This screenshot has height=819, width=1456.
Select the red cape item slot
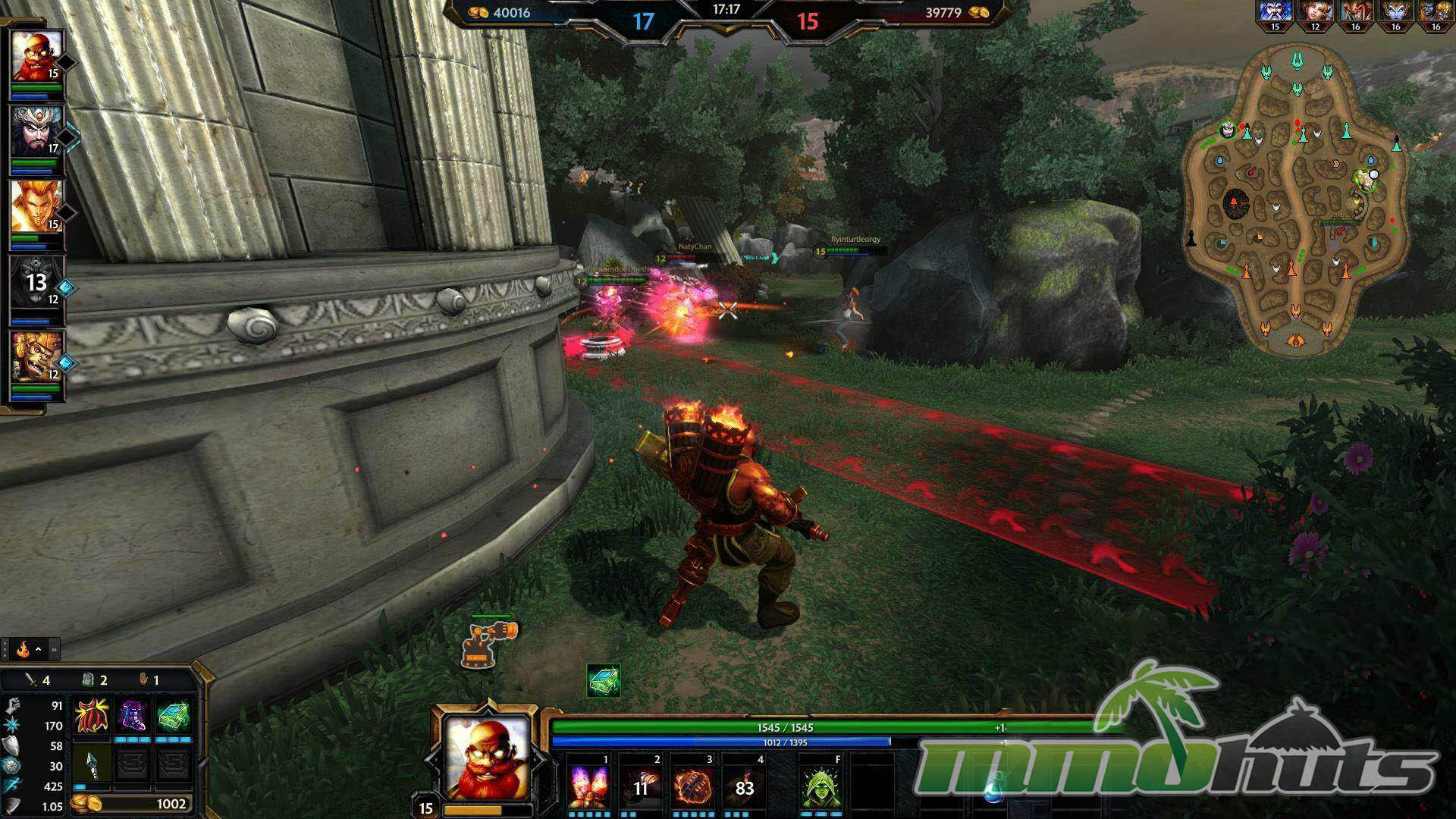[x=93, y=716]
